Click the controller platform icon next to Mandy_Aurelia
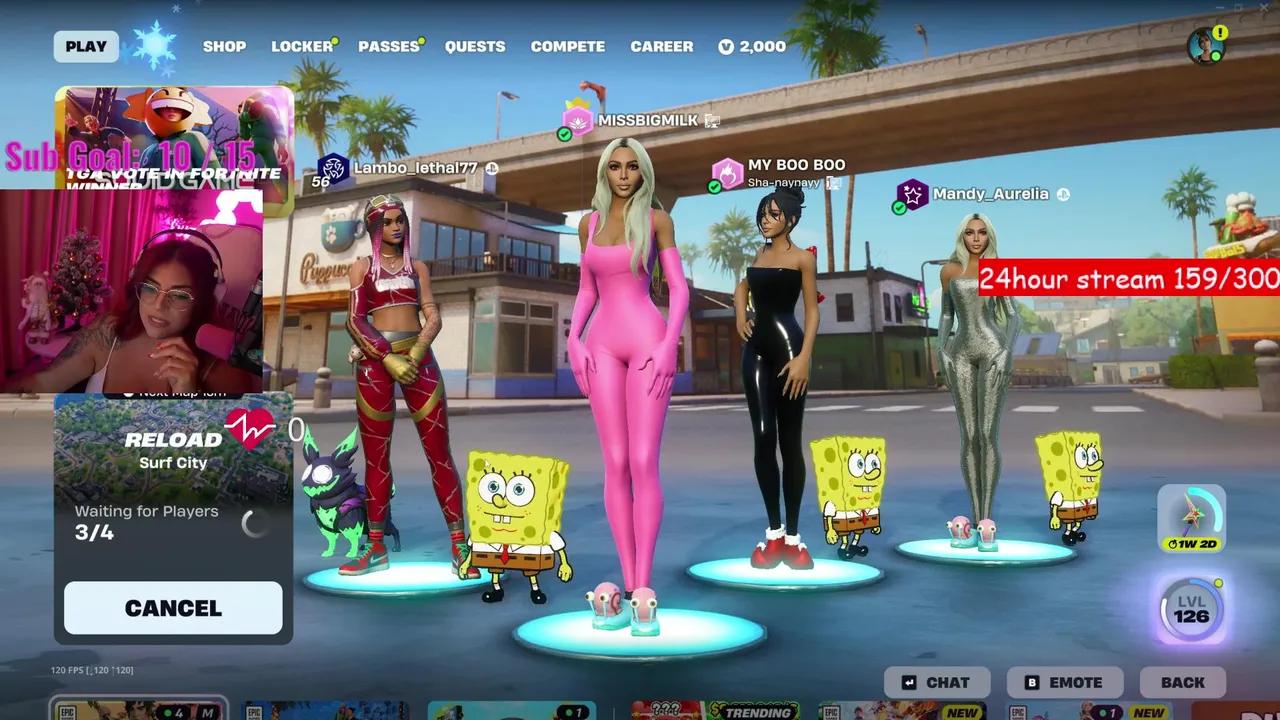The image size is (1280, 720). [x=1061, y=194]
